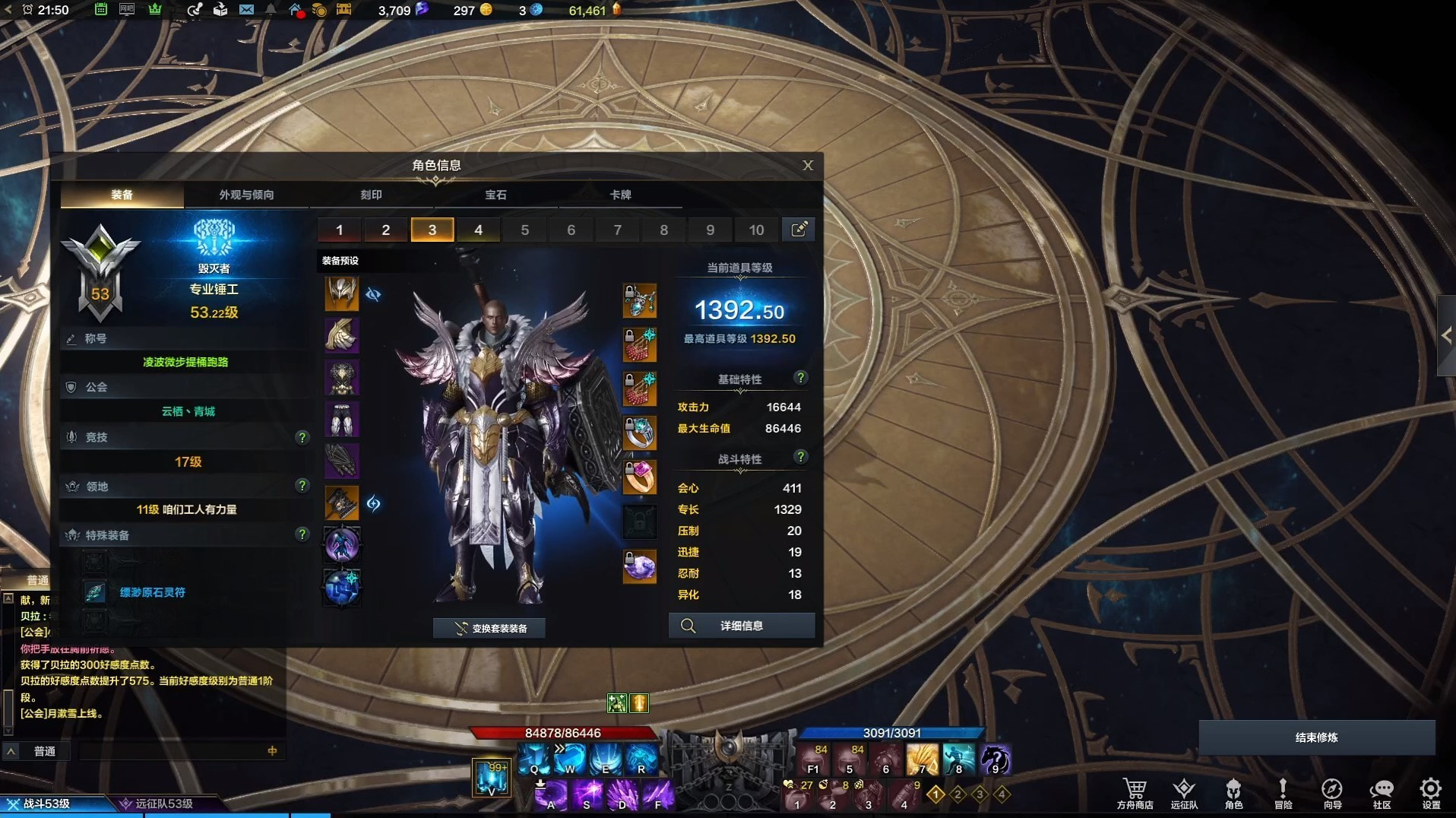
Task: Show the 卡牌 cards tab
Action: [620, 195]
